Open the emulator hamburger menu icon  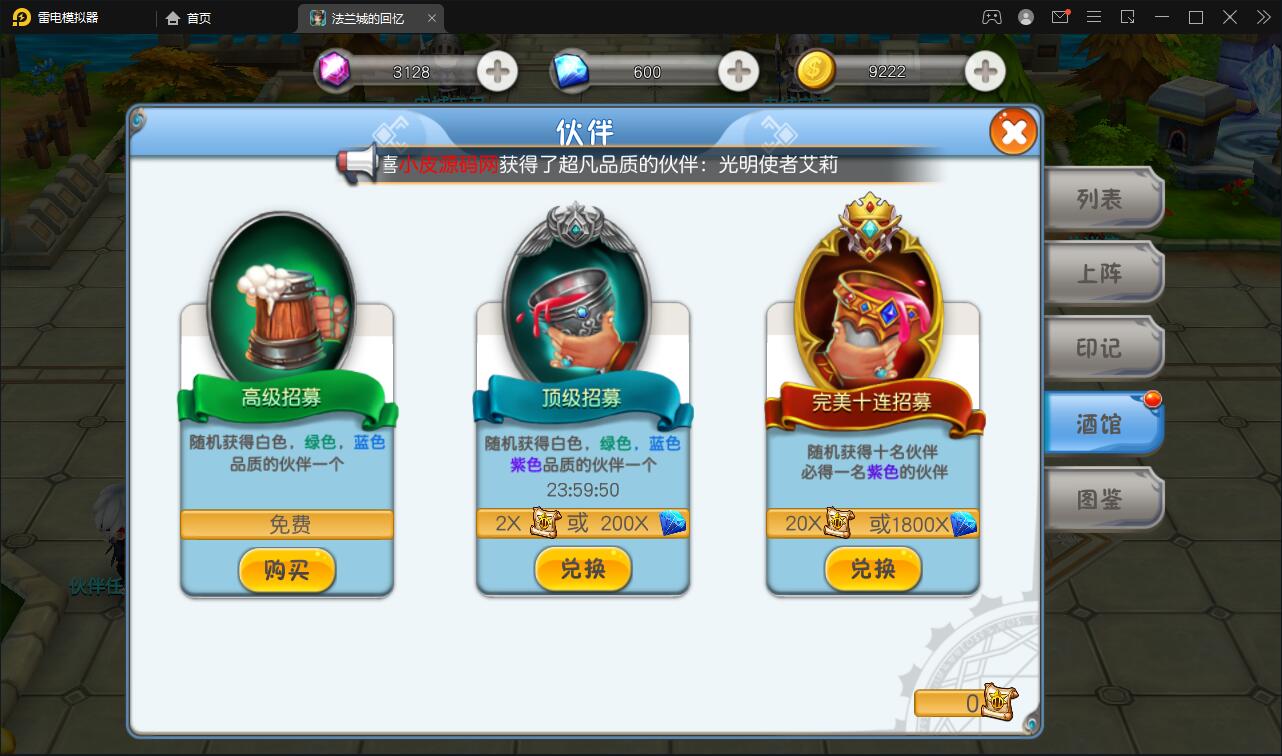(x=1094, y=17)
